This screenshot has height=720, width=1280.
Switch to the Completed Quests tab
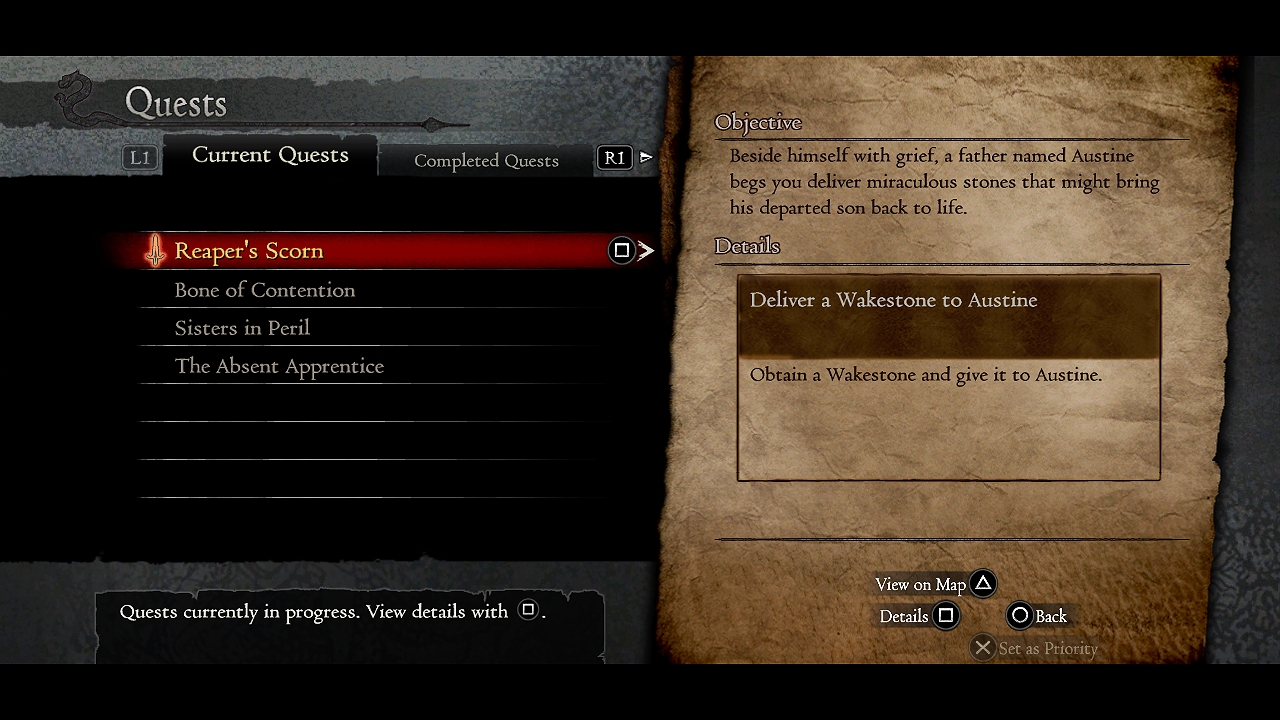(486, 160)
